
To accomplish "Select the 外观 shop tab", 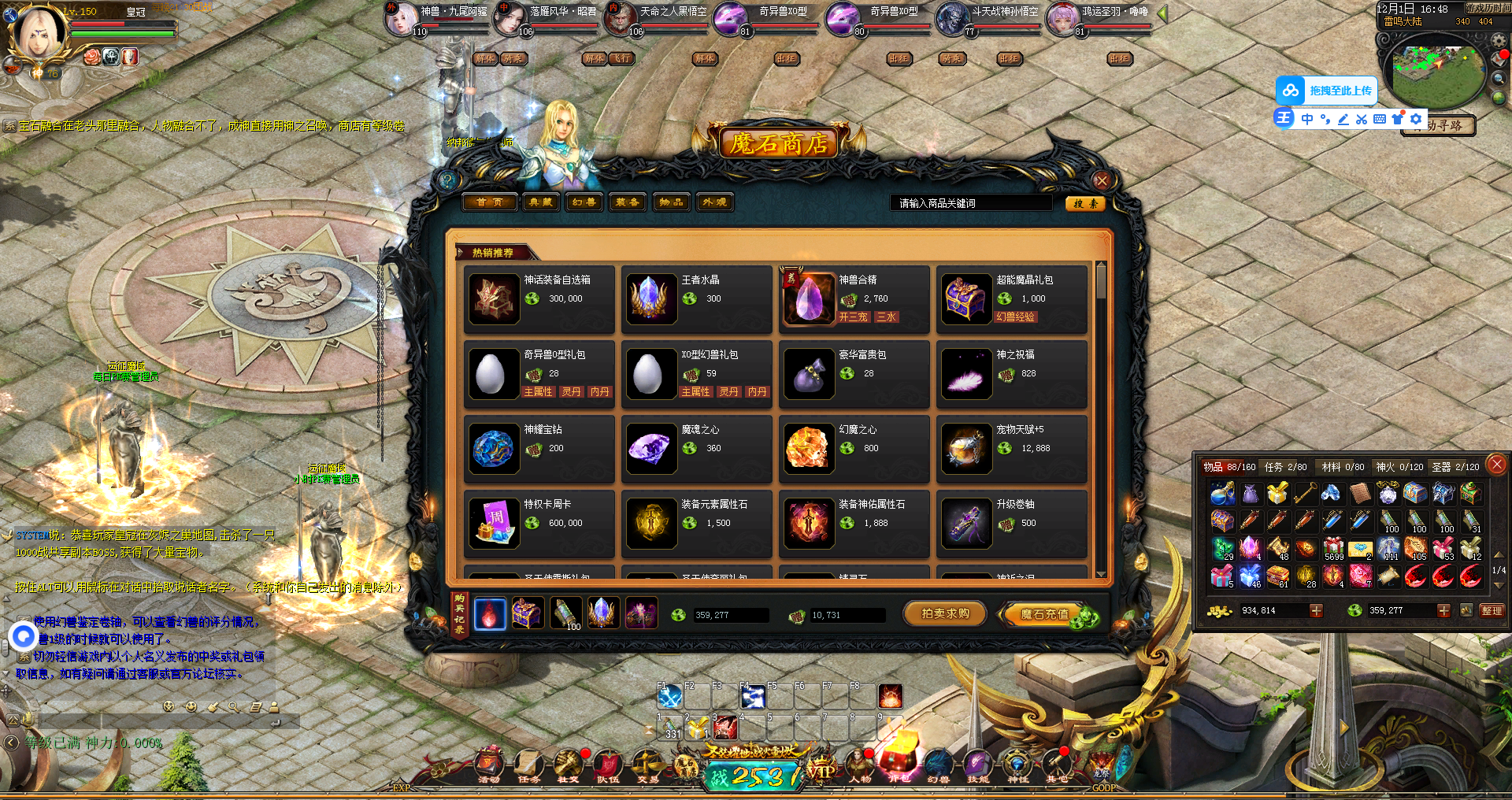I will 714,202.
